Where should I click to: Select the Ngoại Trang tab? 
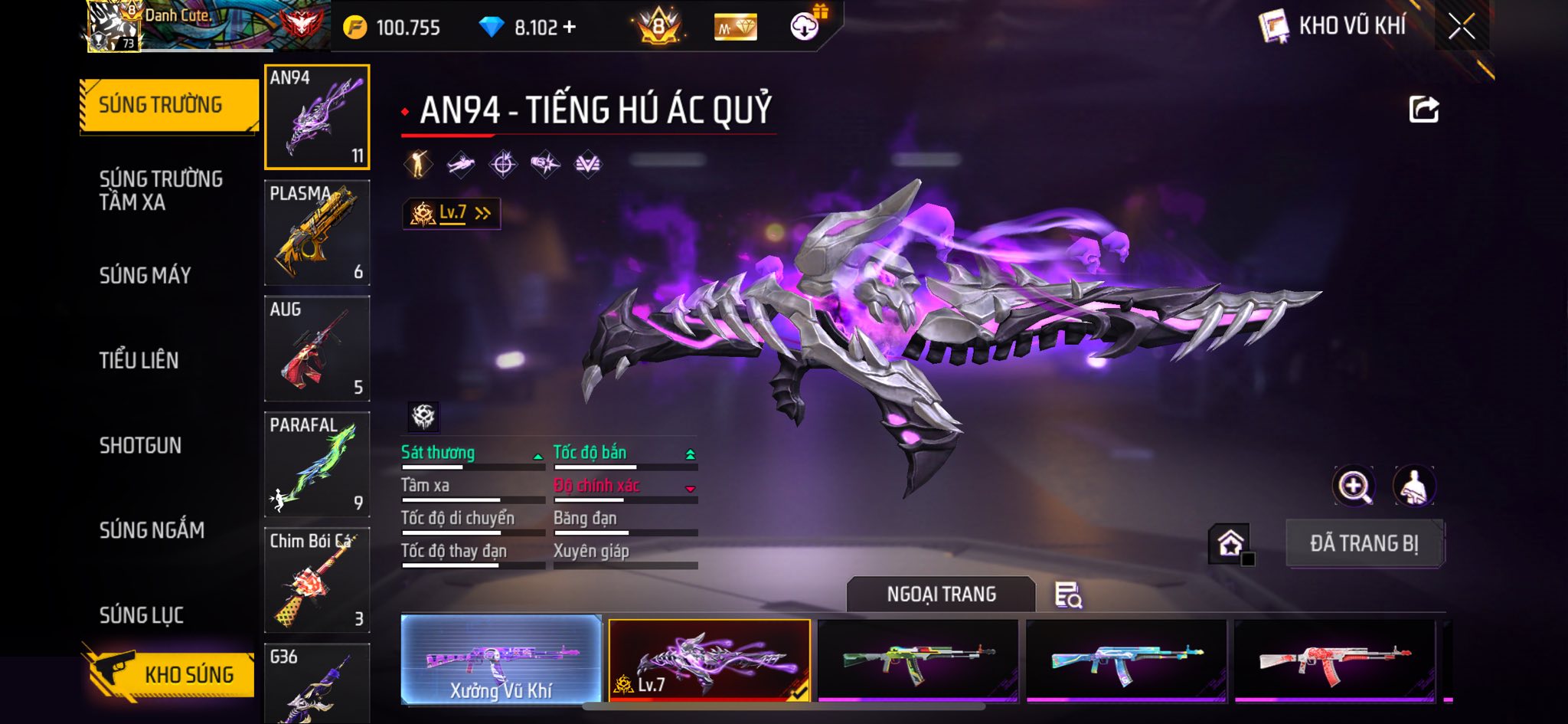[941, 595]
